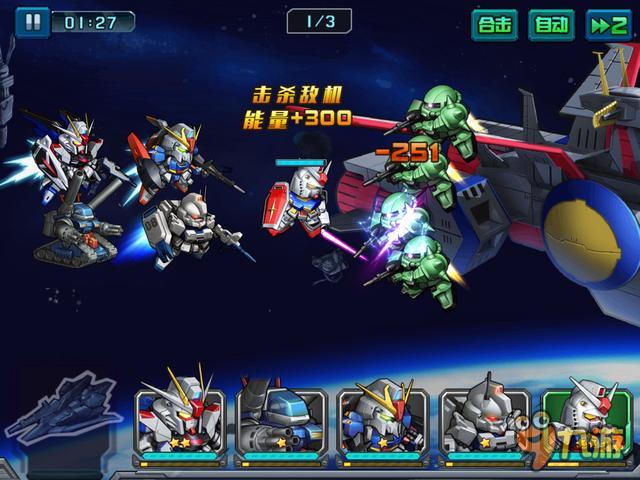Trigger the 合击 combo attack button
The width and height of the screenshot is (640, 480).
click(495, 24)
